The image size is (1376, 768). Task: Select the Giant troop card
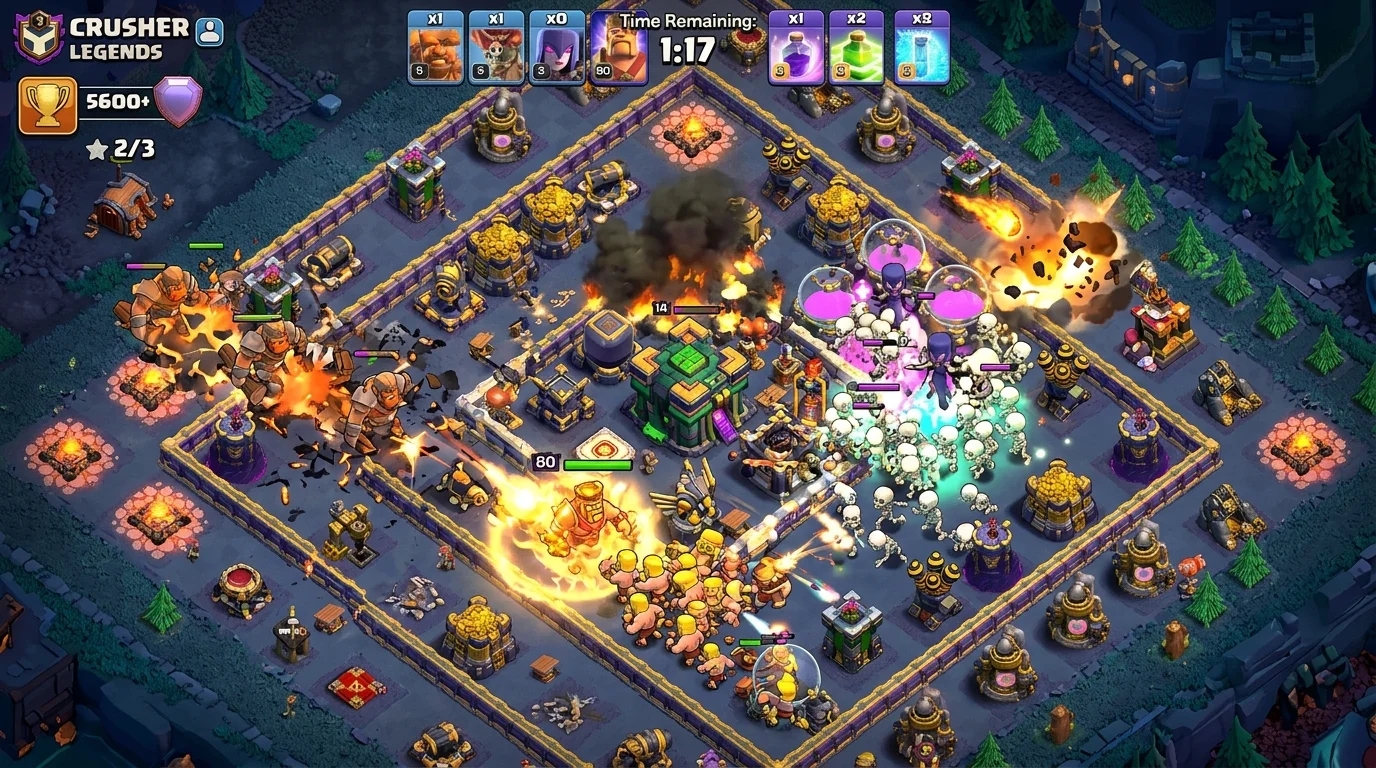(x=435, y=47)
